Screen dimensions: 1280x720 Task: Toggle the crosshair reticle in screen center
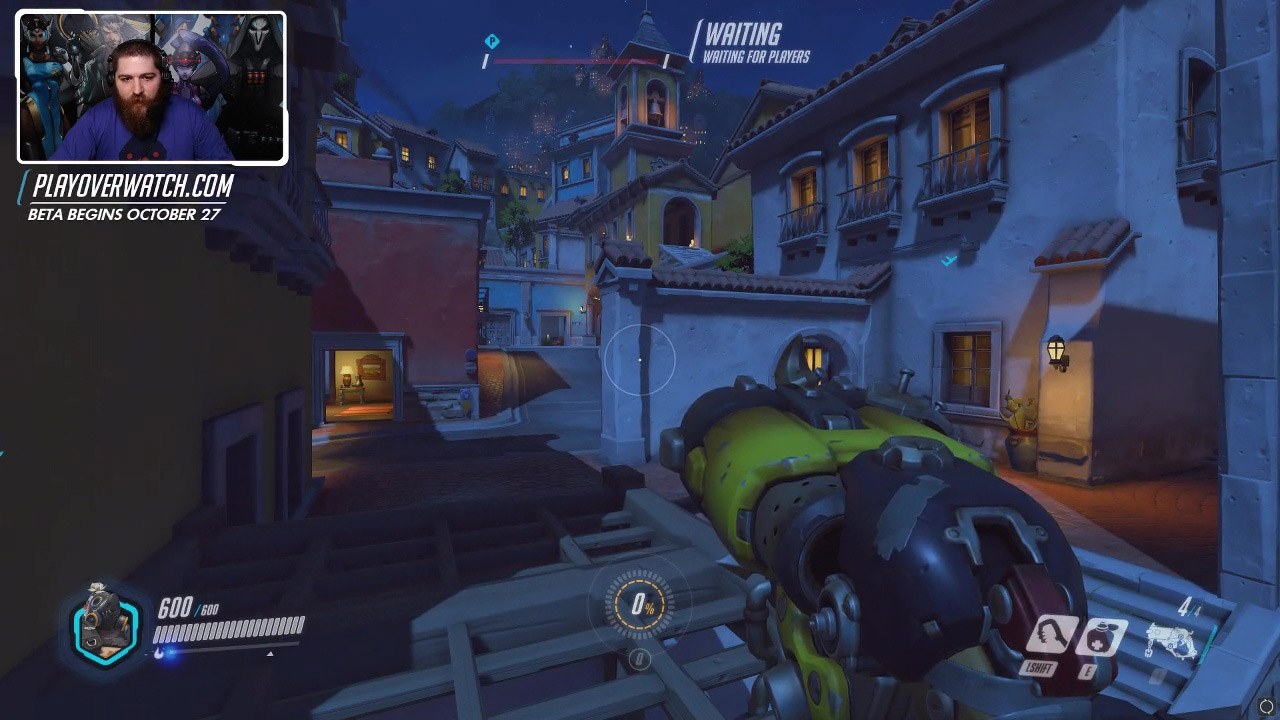click(x=640, y=360)
